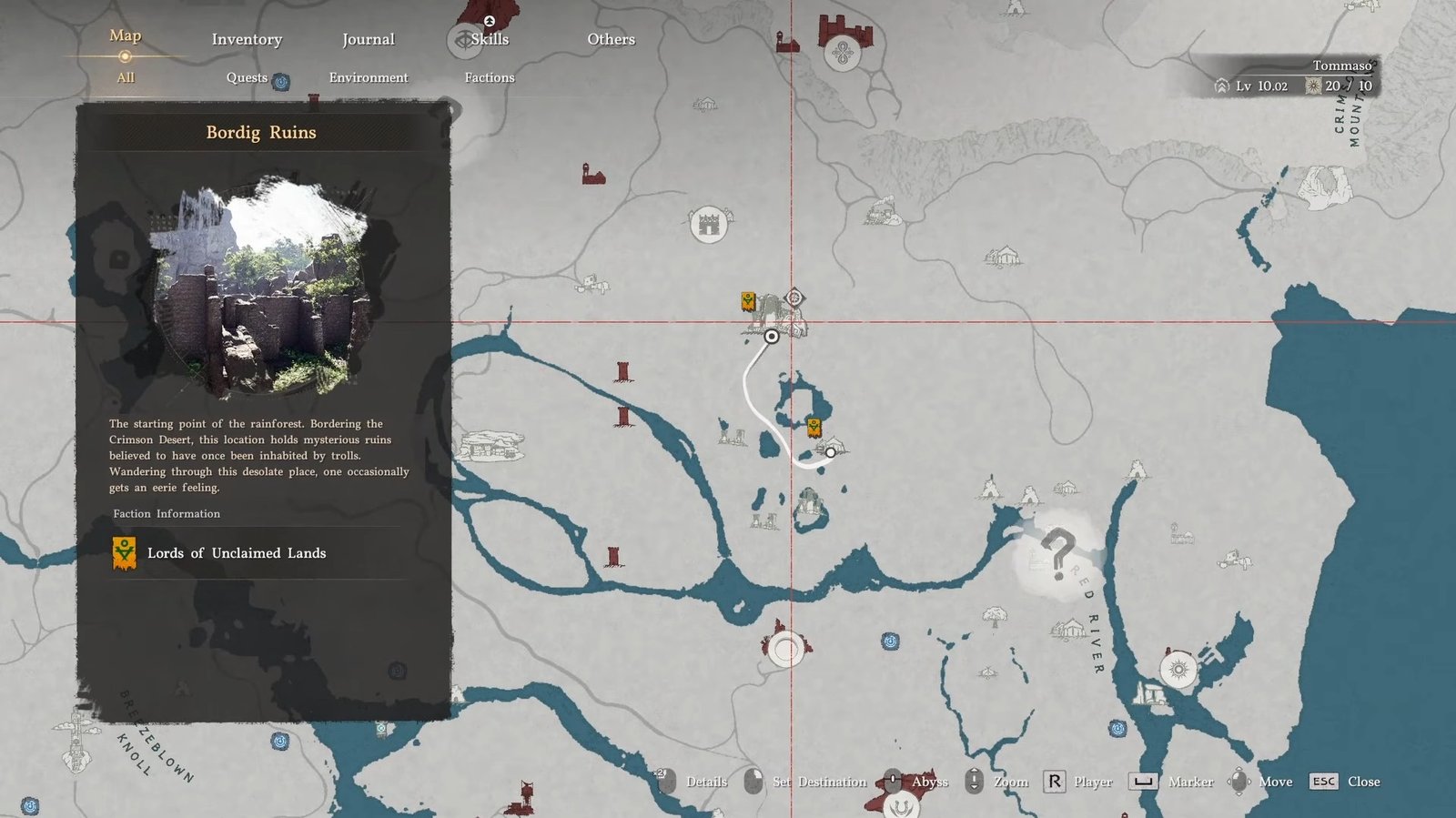Switch to the Inventory tab
Viewport: 1456px width, 818px height.
pos(247,39)
